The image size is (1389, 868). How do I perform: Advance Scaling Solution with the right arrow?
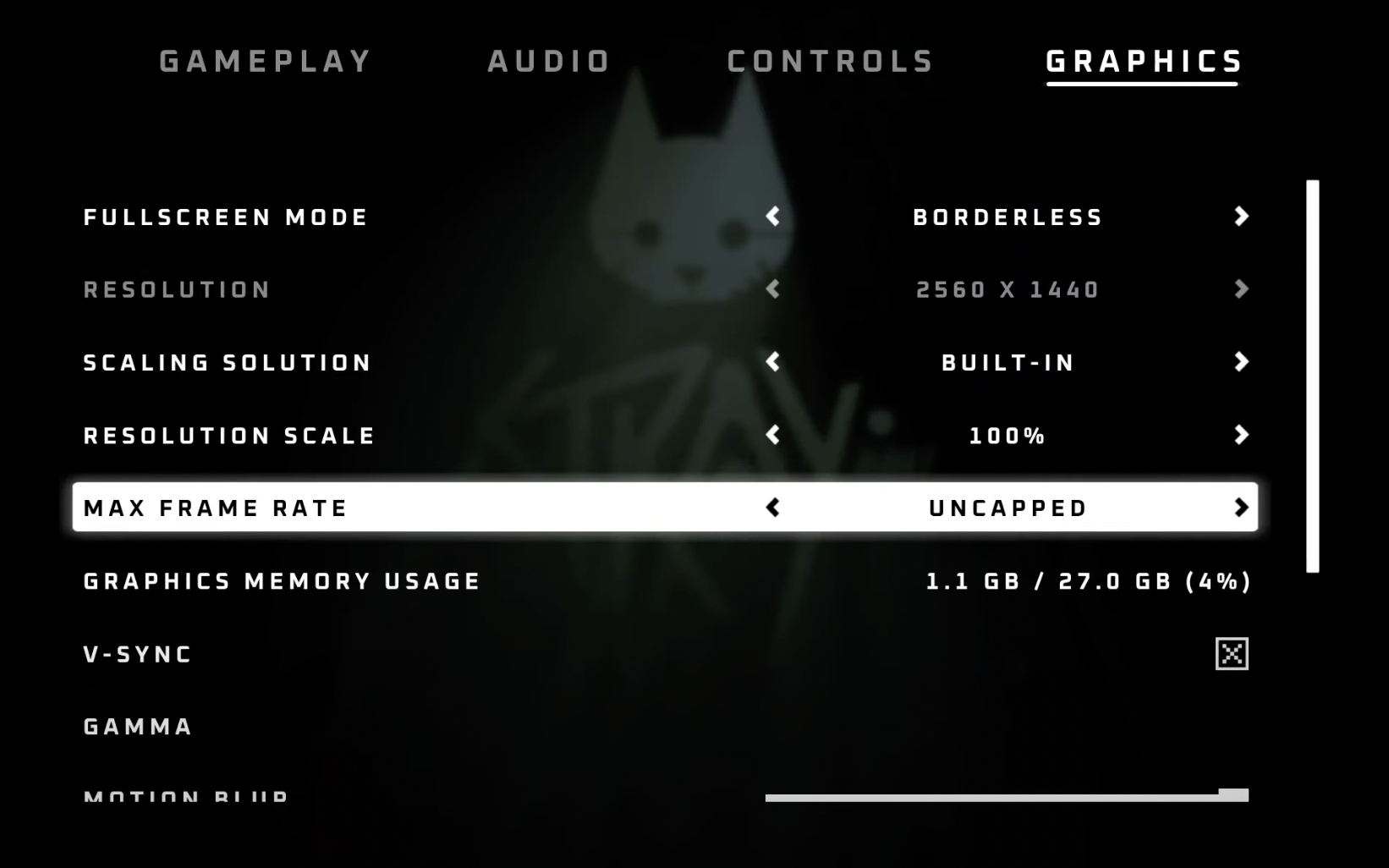[1241, 362]
